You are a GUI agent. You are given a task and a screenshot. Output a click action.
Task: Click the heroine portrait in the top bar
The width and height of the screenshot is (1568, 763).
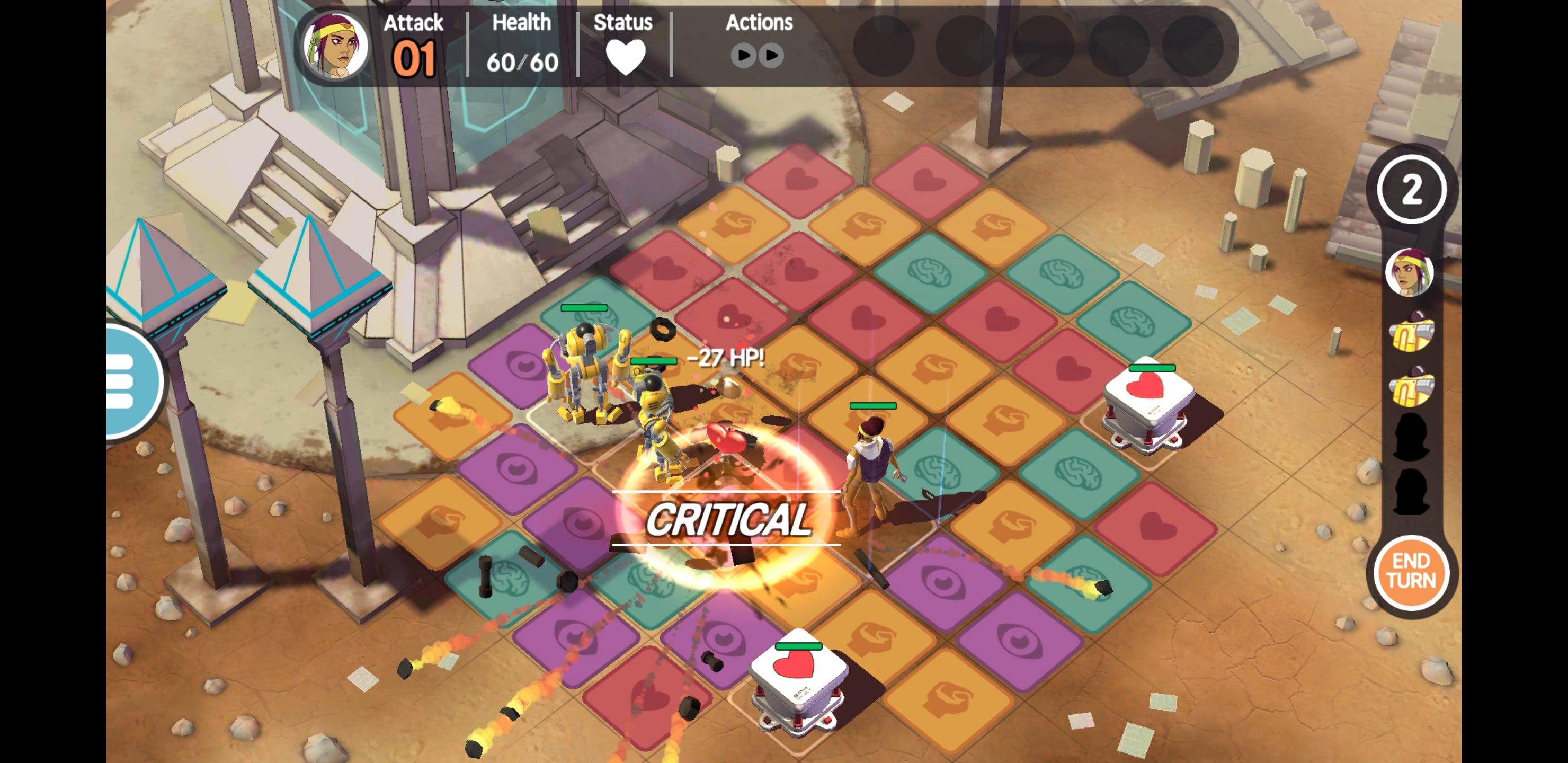pyautogui.click(x=336, y=45)
